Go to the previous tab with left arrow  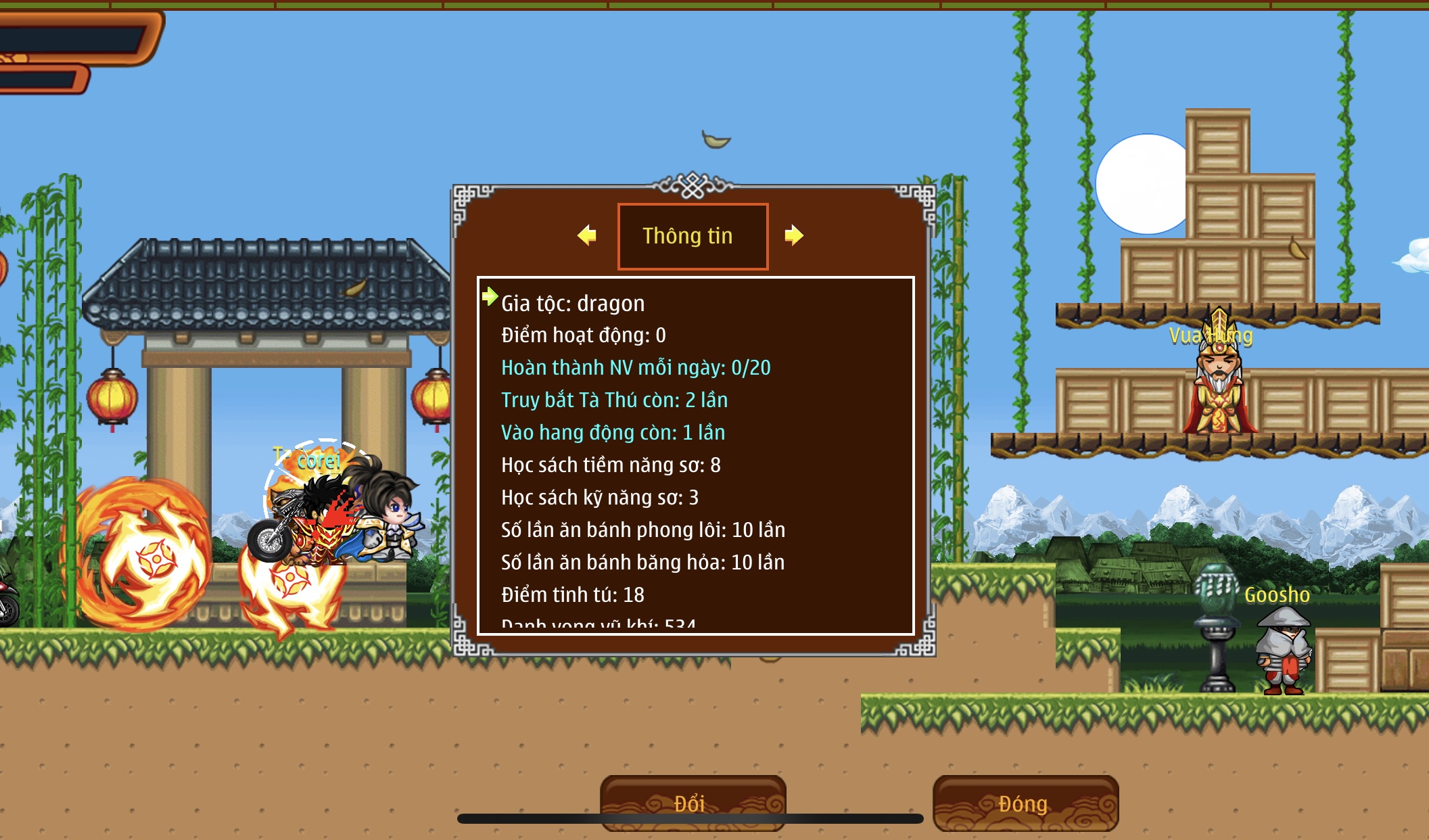tap(587, 235)
